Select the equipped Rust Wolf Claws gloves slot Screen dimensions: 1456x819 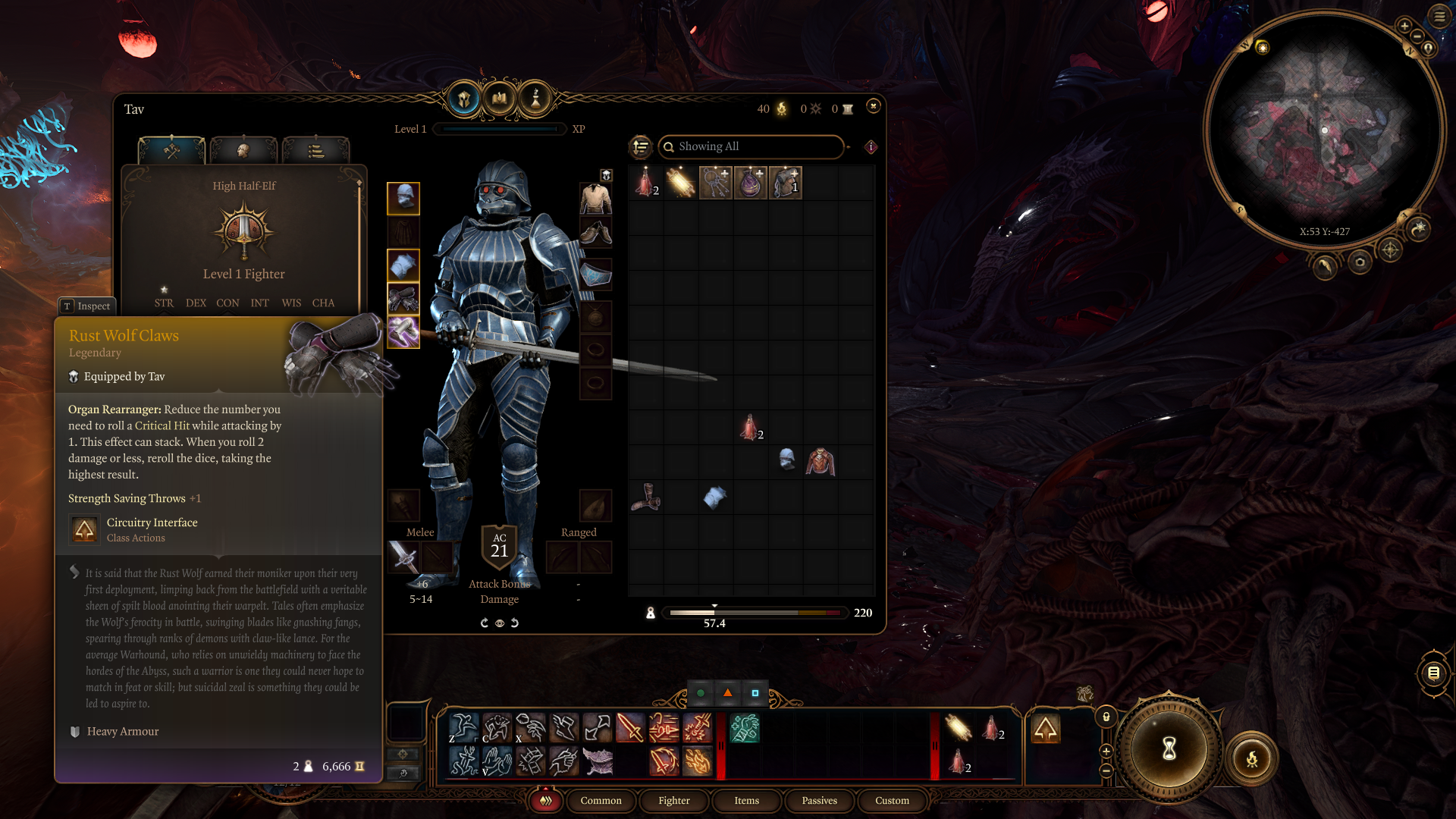(403, 299)
